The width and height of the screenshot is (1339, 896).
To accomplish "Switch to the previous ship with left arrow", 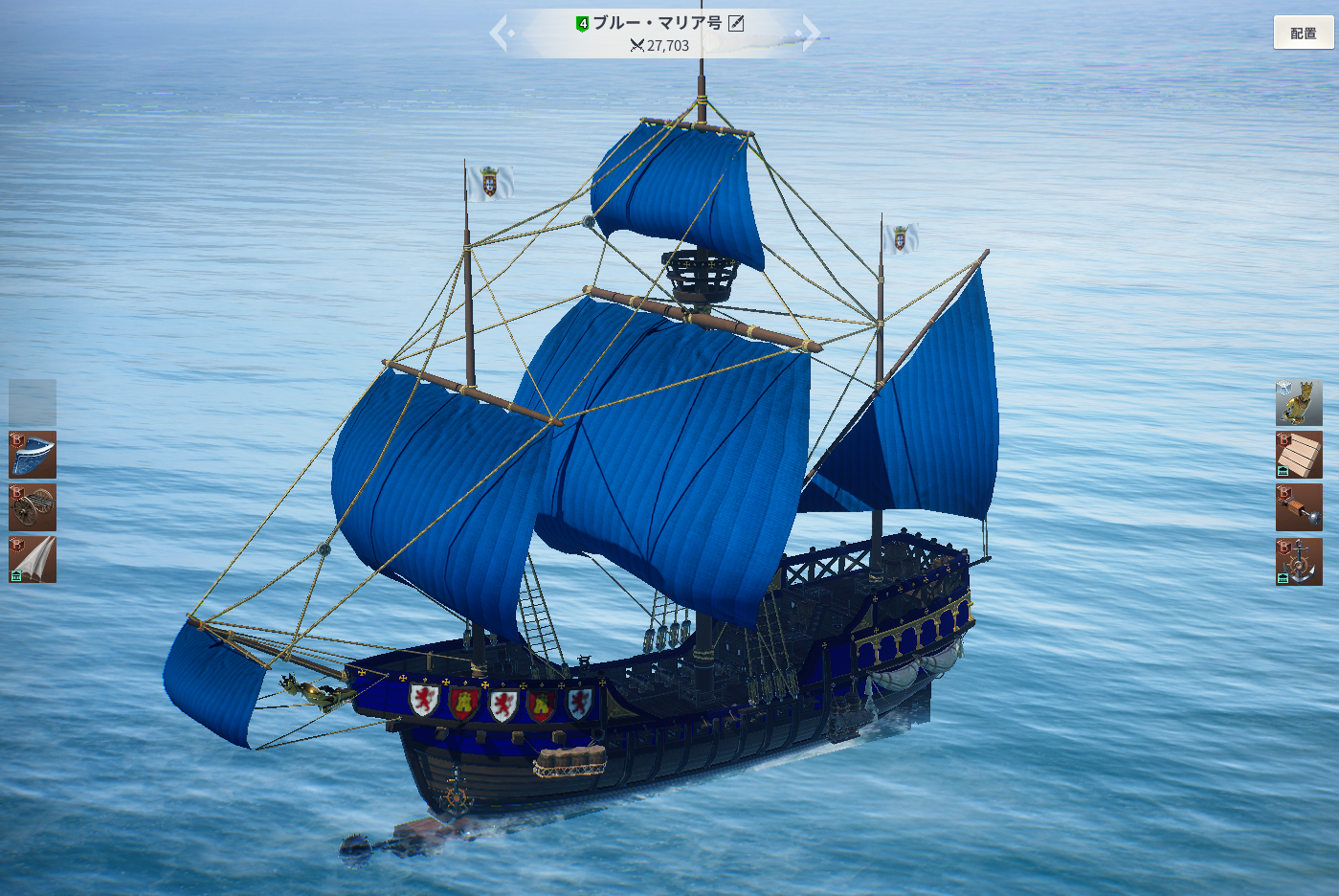I will click(x=501, y=34).
